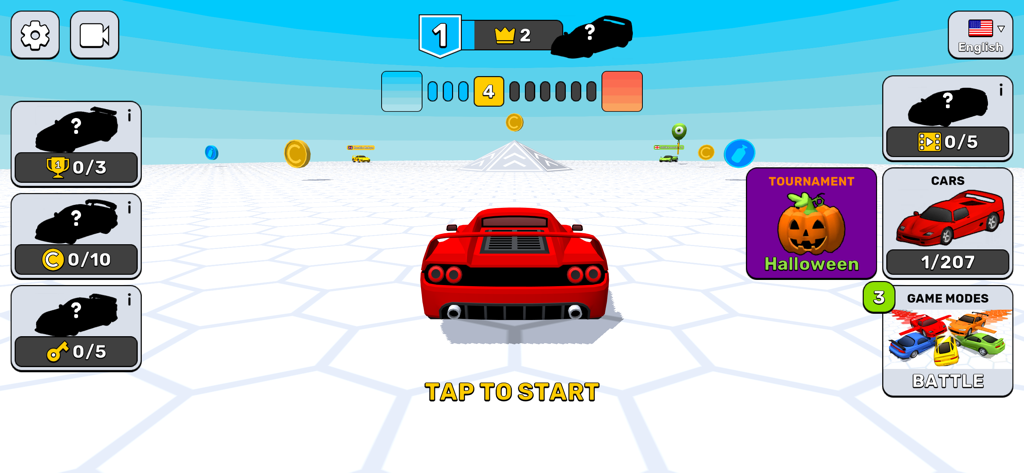Open the gear settings menu
This screenshot has height=473, width=1024.
click(35, 36)
